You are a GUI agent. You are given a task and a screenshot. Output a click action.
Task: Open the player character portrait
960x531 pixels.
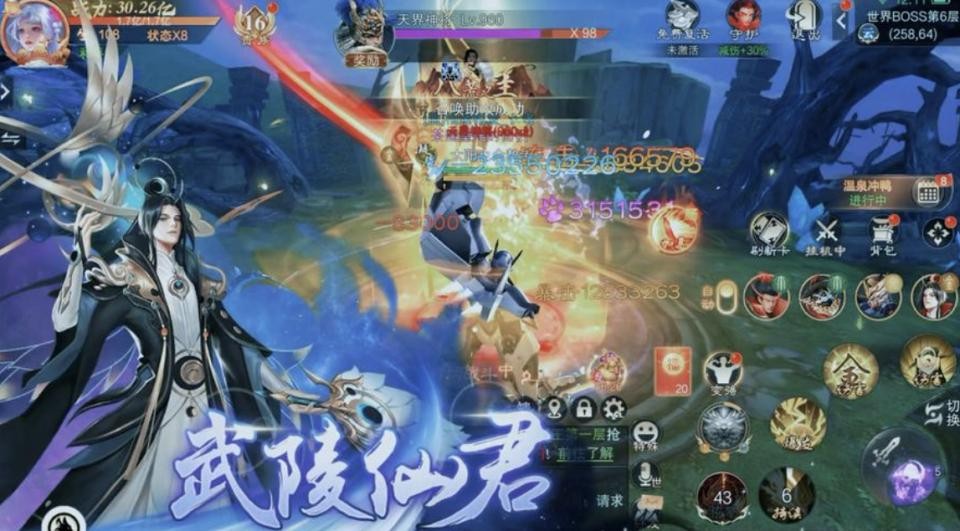point(35,32)
